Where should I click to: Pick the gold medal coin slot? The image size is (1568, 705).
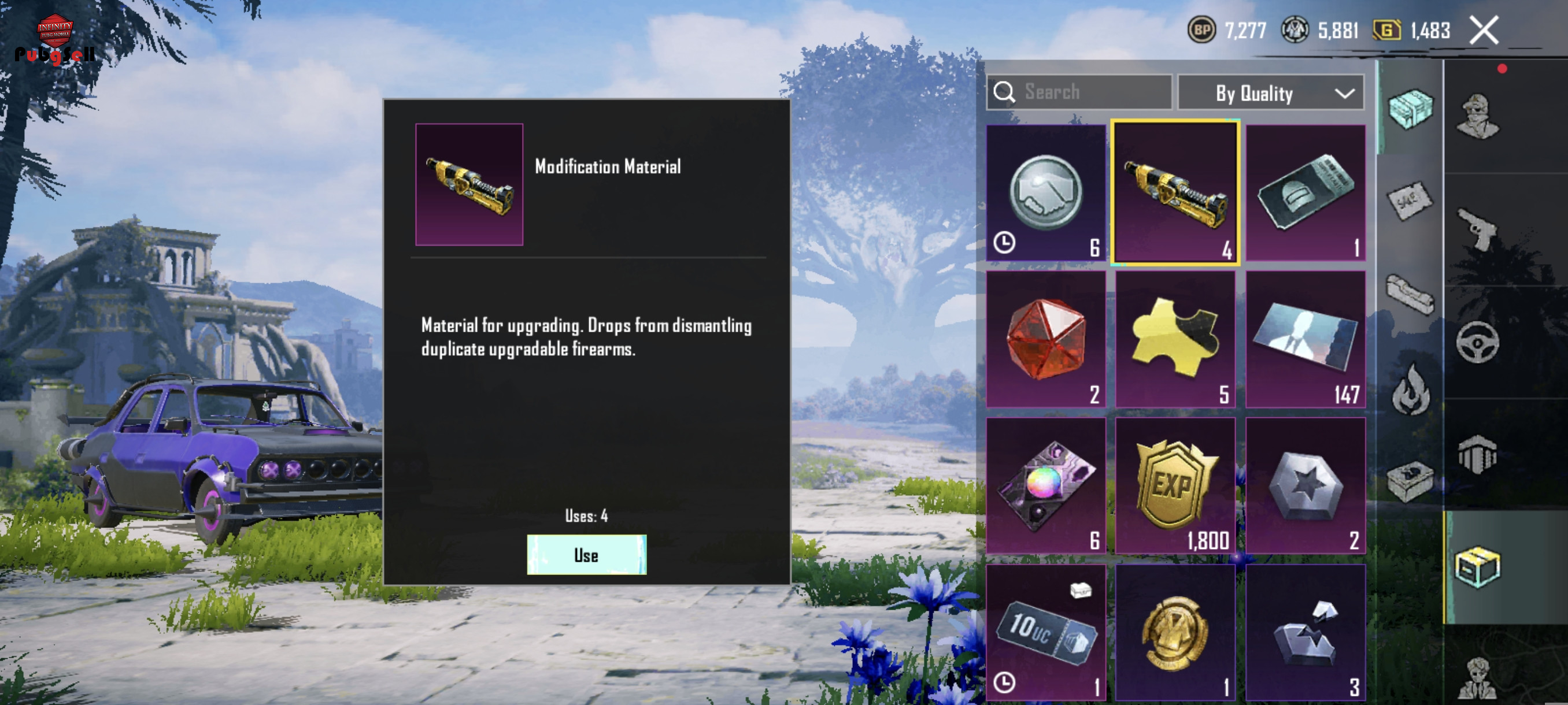click(1175, 632)
